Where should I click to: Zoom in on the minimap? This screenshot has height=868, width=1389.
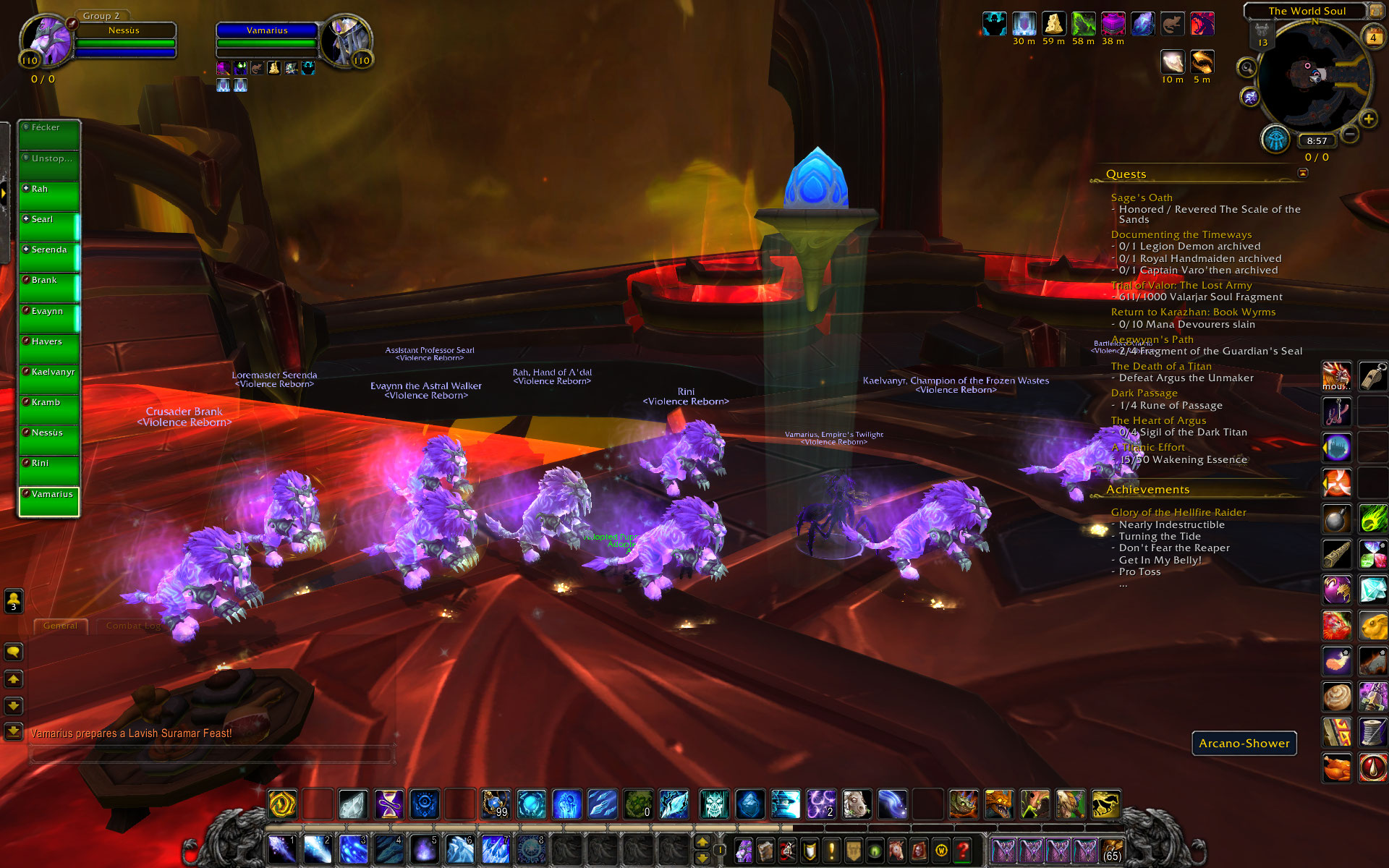(x=1368, y=119)
